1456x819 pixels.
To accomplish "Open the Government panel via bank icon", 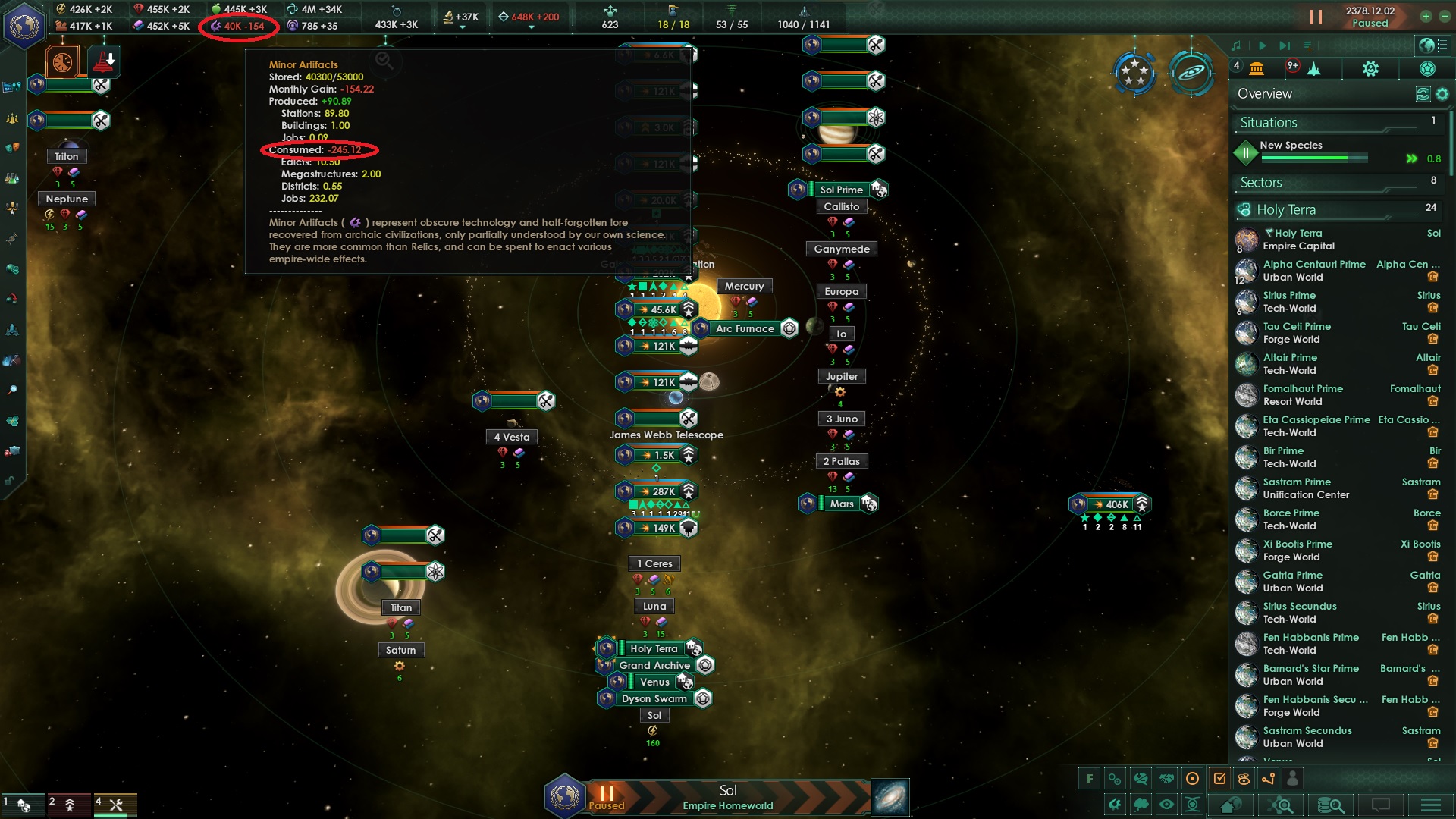I will (x=1257, y=68).
